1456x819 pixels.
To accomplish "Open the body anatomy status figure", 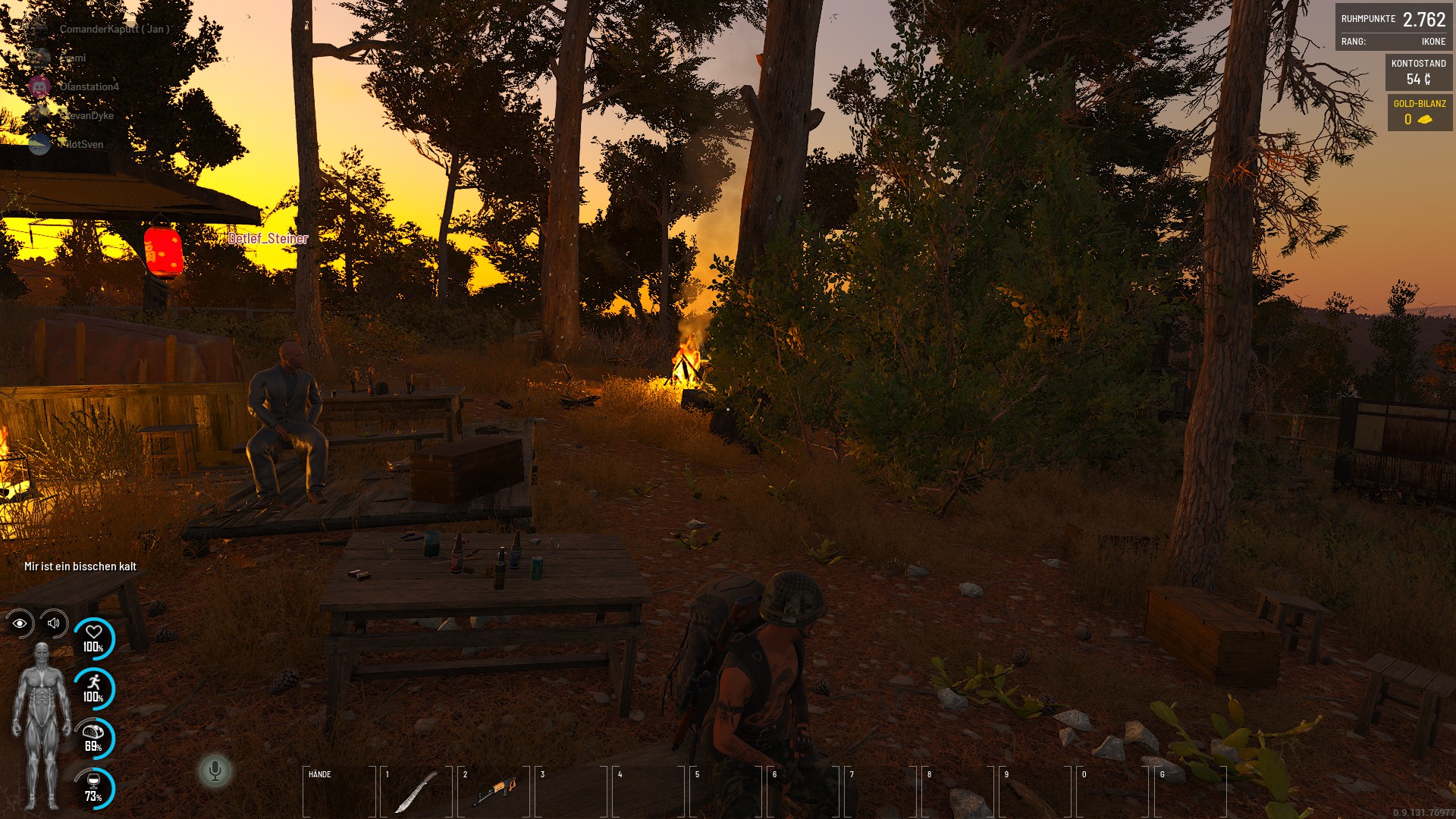I will pos(41,726).
